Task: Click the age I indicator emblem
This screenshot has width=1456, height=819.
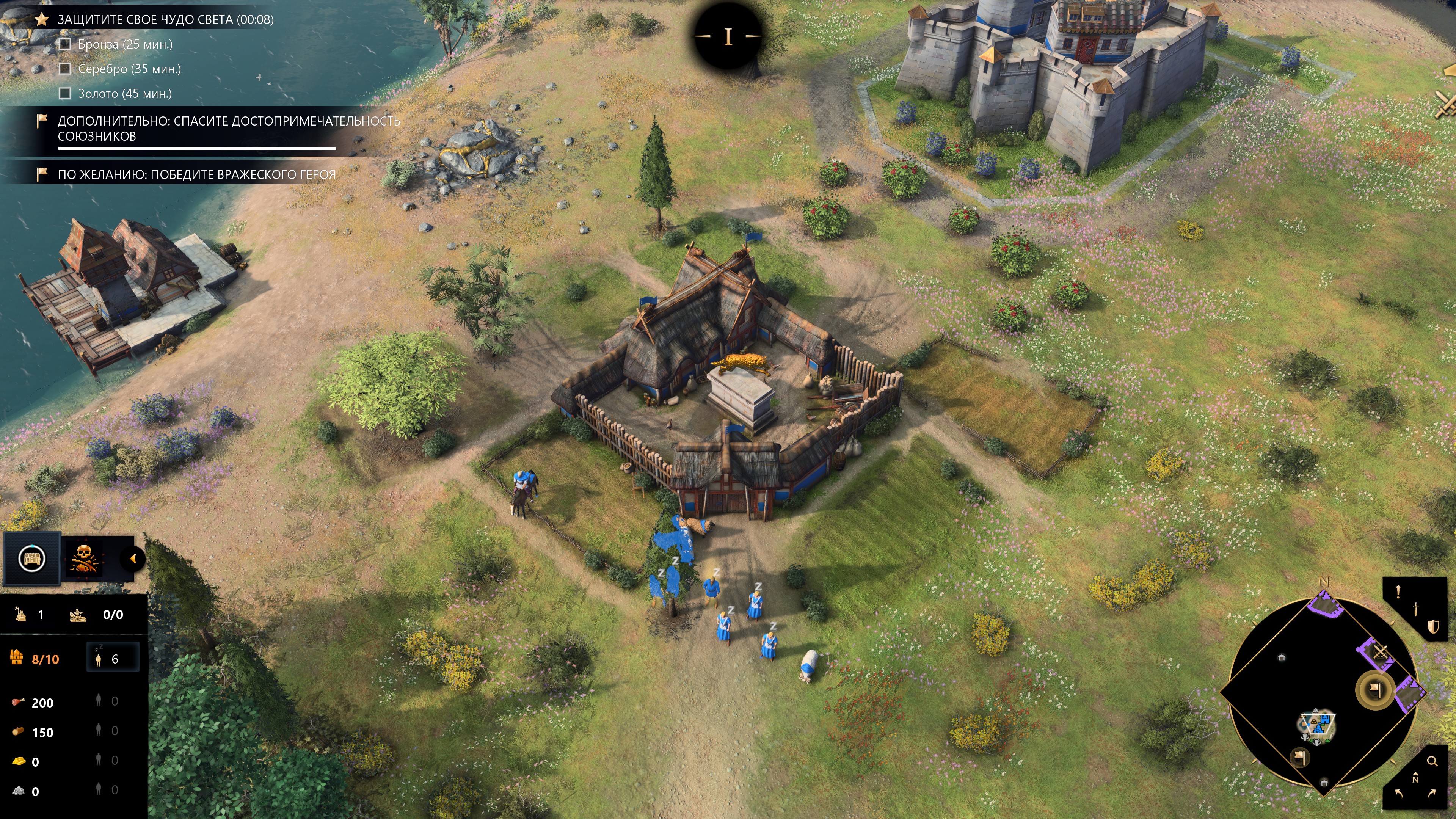Action: coord(728,37)
